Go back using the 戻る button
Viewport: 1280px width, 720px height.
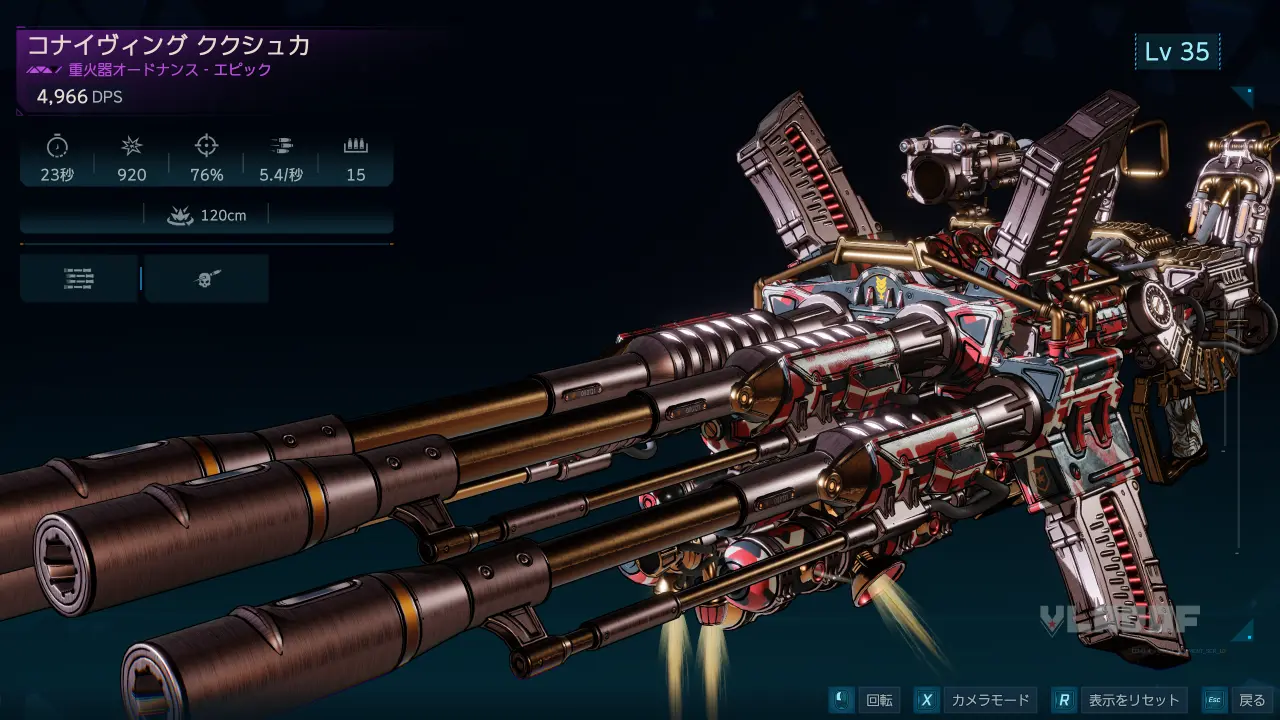tap(1251, 700)
